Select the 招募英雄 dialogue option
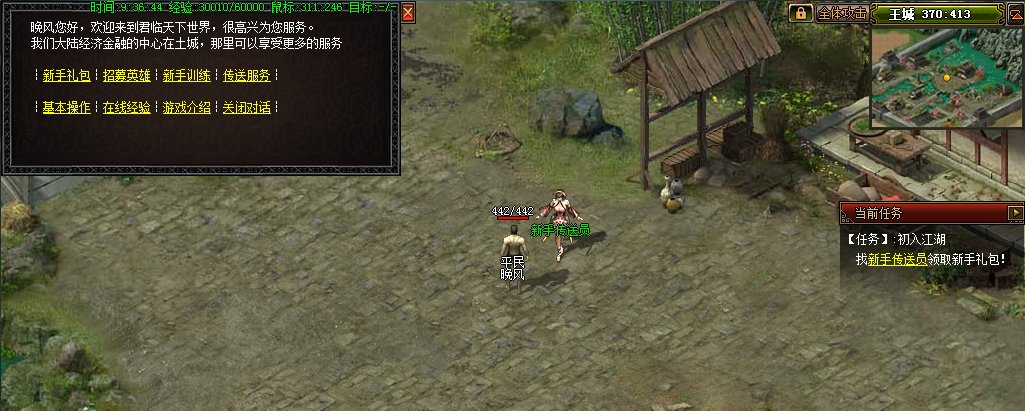Viewport: 1025px width, 411px height. pos(126,76)
